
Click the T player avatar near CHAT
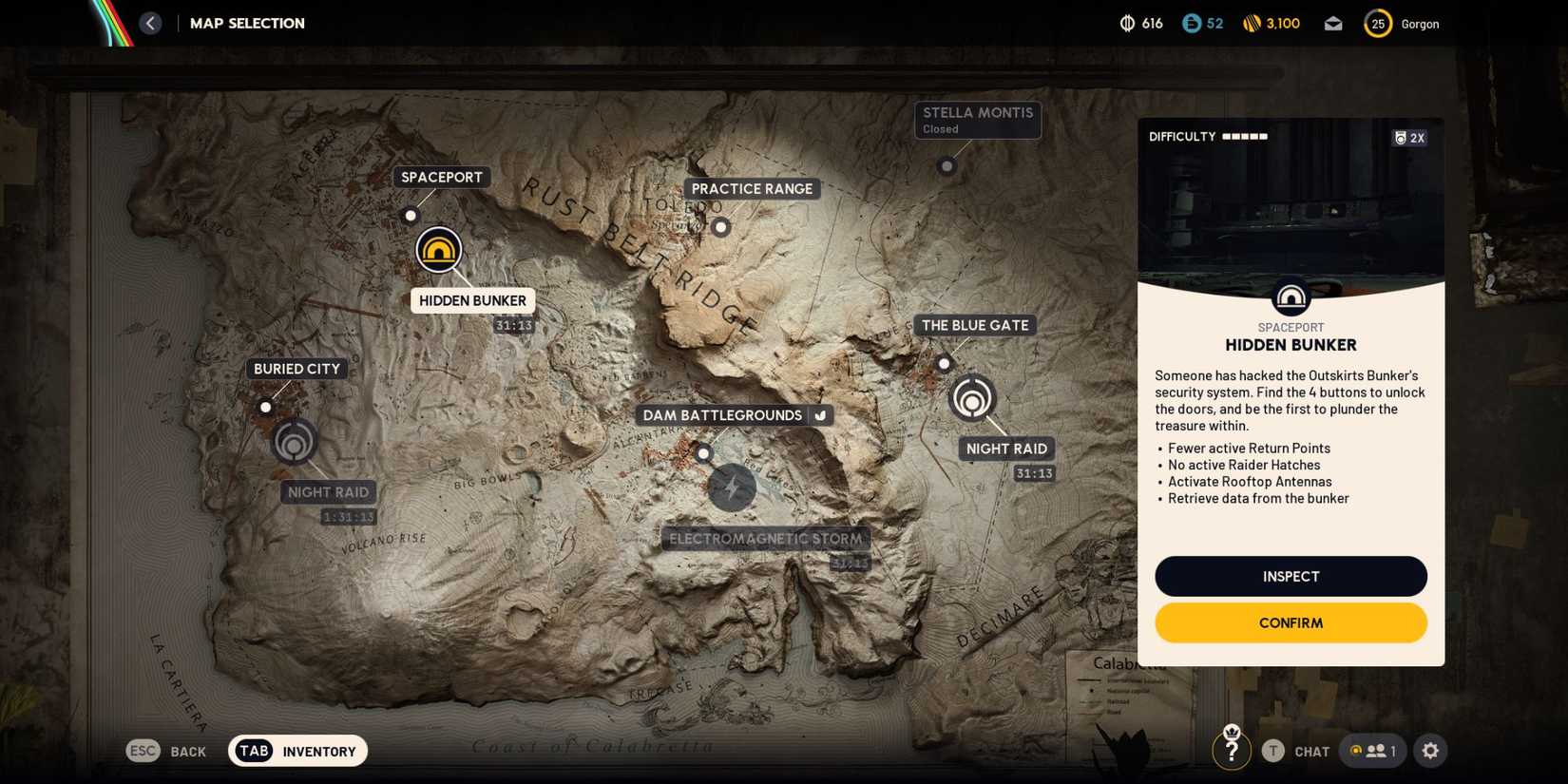[1272, 750]
